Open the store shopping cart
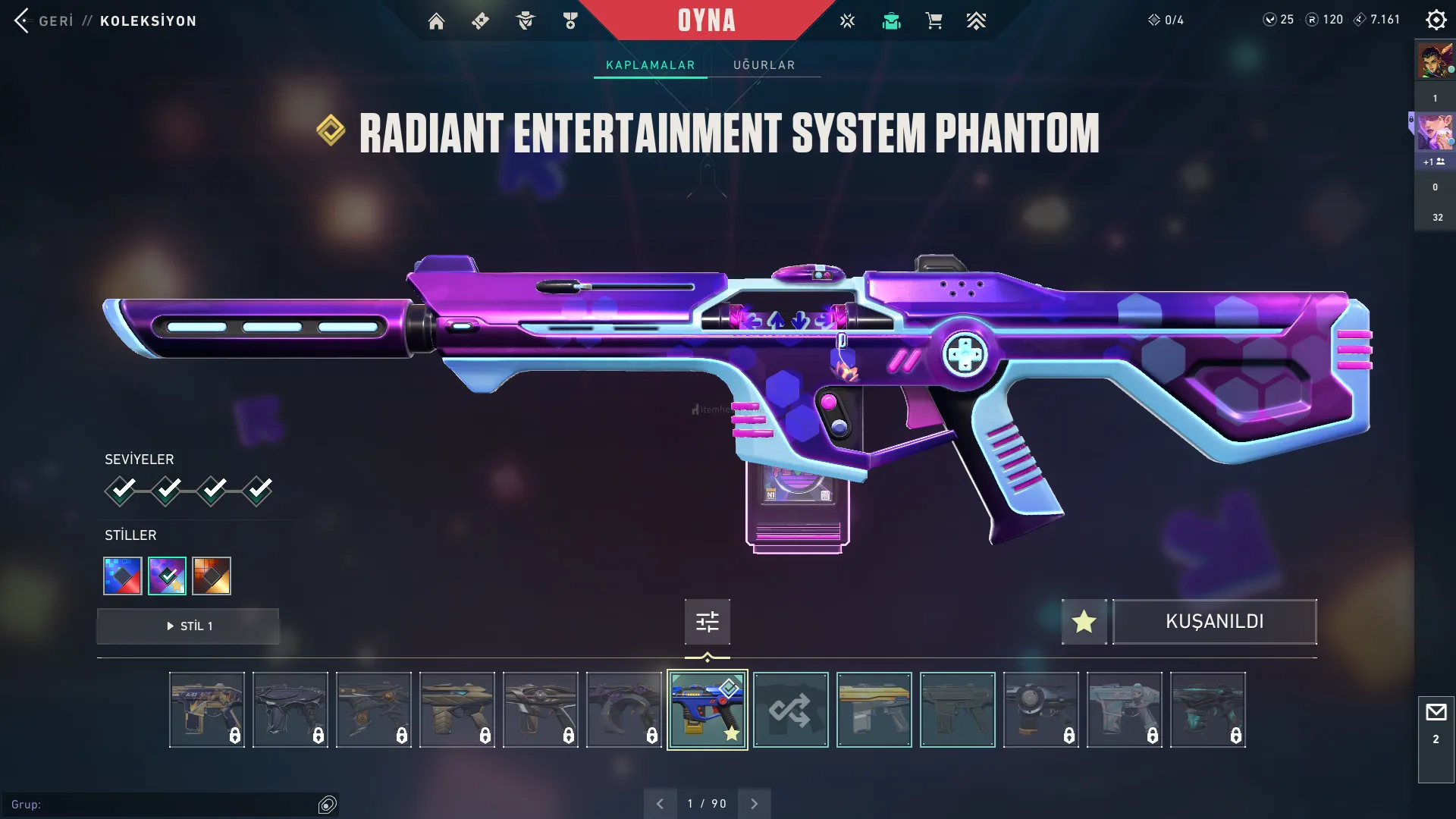The image size is (1456, 819). coord(934,21)
